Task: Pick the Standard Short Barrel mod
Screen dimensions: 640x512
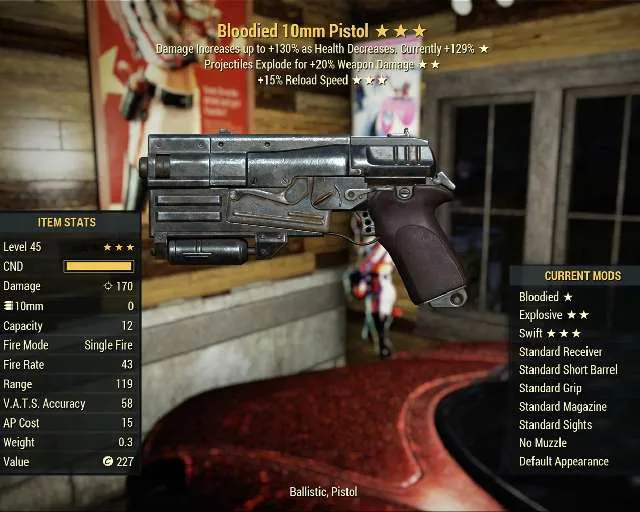Action: point(568,370)
